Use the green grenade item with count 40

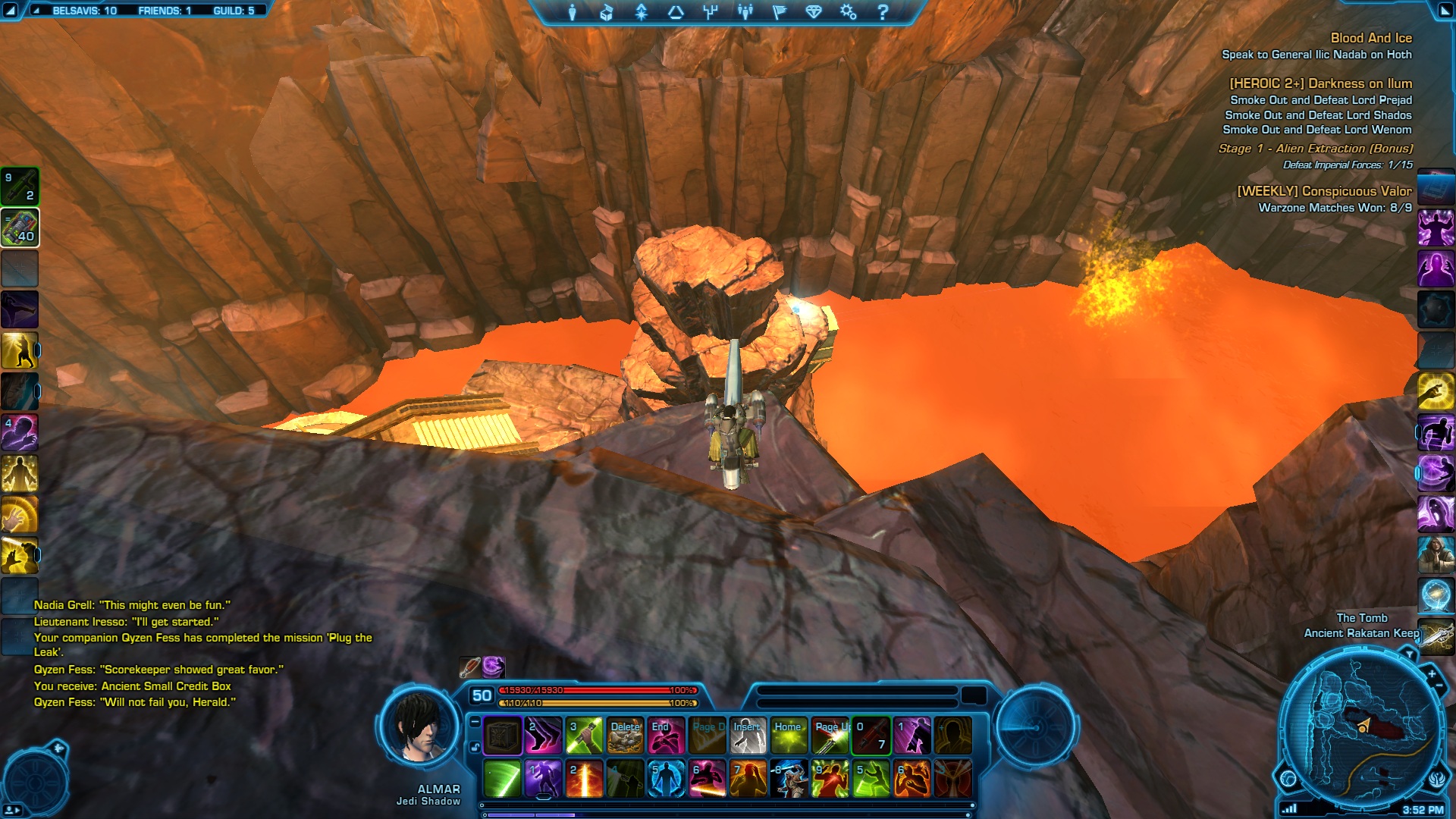tap(20, 227)
